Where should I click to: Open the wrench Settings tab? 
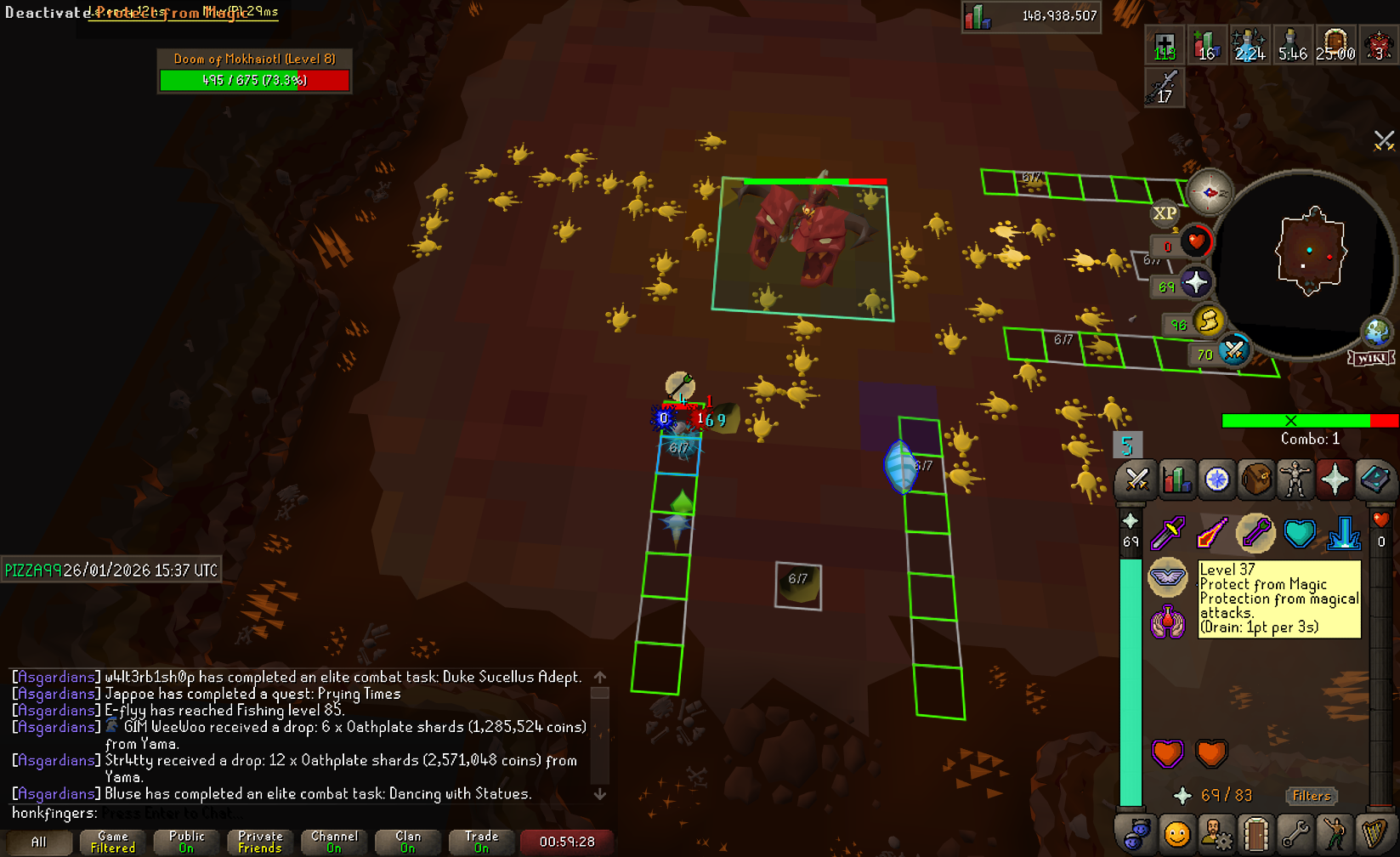pyautogui.click(x=1295, y=835)
